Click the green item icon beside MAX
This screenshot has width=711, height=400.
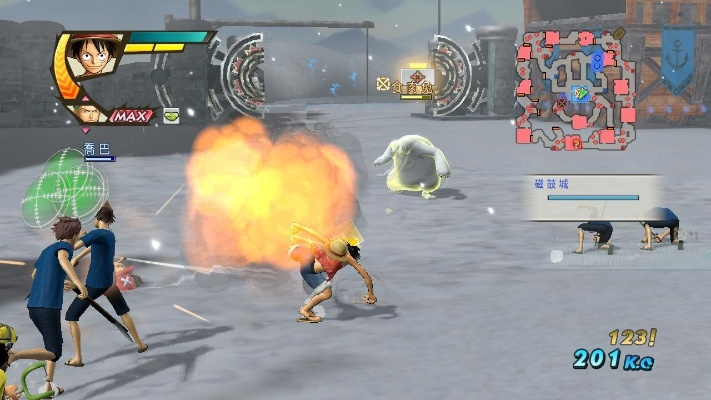point(171,115)
